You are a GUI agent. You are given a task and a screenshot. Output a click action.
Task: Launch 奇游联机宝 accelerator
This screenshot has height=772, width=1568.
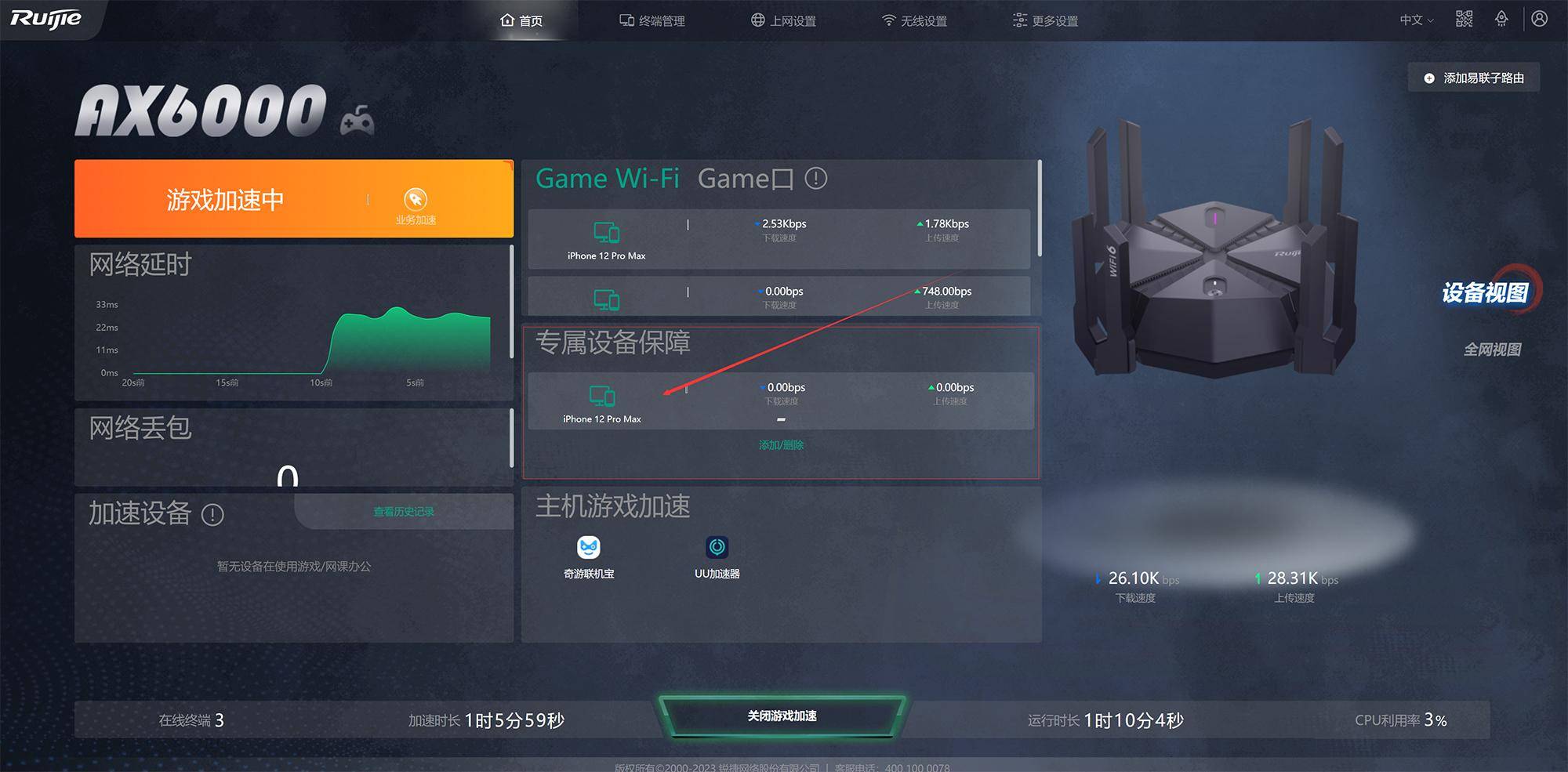pos(589,556)
